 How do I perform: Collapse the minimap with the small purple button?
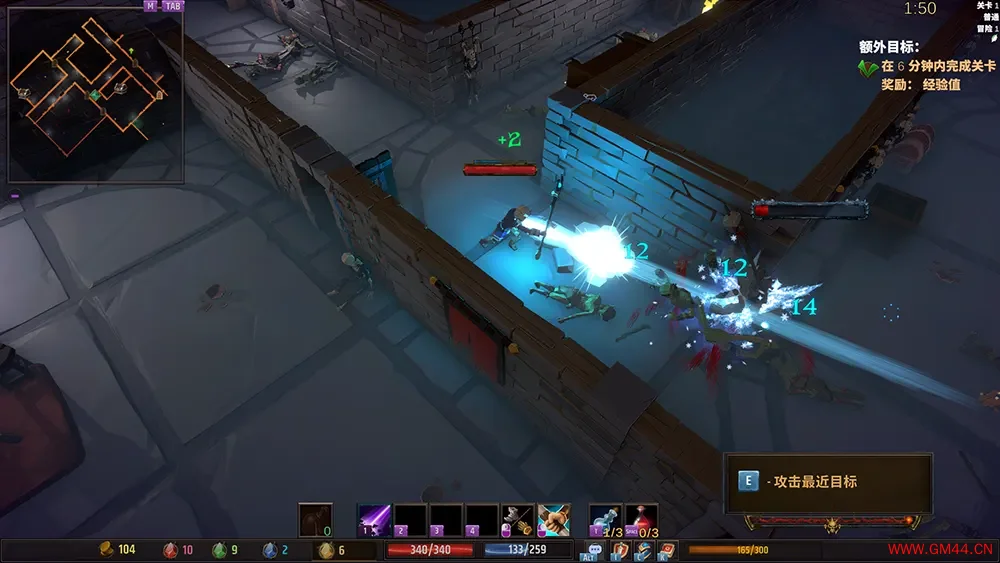[15, 195]
